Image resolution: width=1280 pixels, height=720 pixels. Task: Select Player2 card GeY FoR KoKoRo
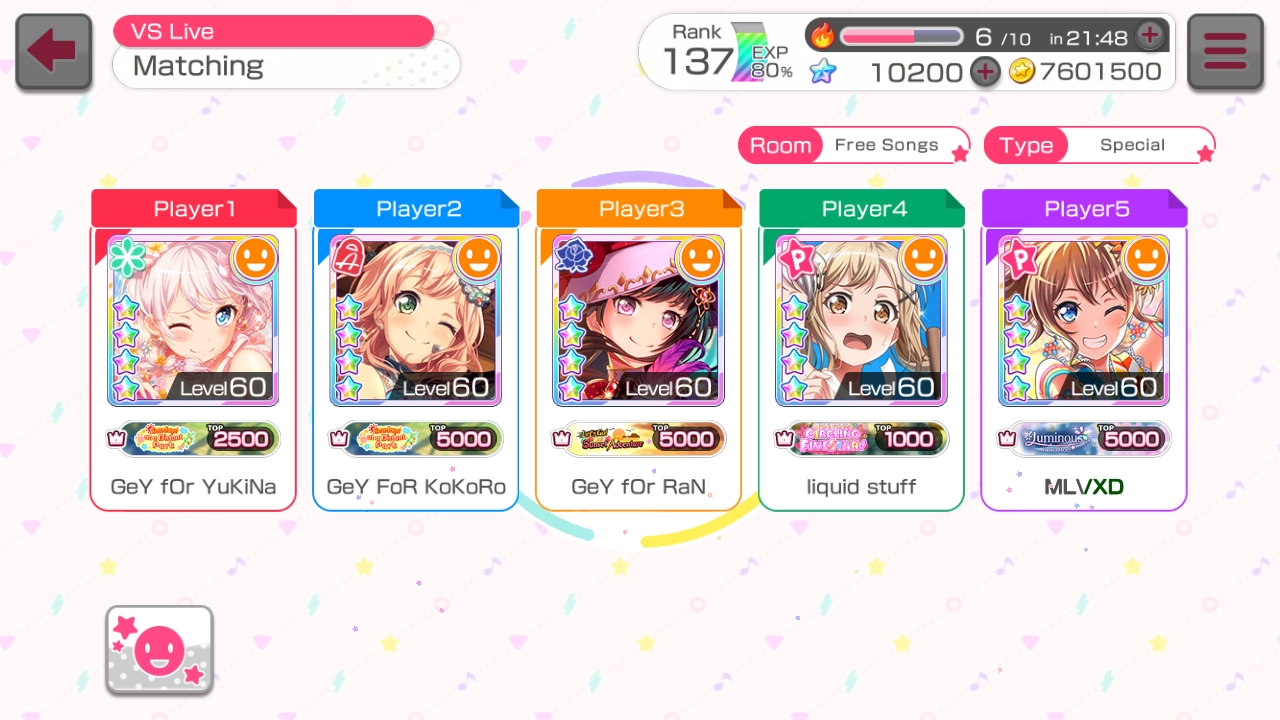(x=416, y=350)
